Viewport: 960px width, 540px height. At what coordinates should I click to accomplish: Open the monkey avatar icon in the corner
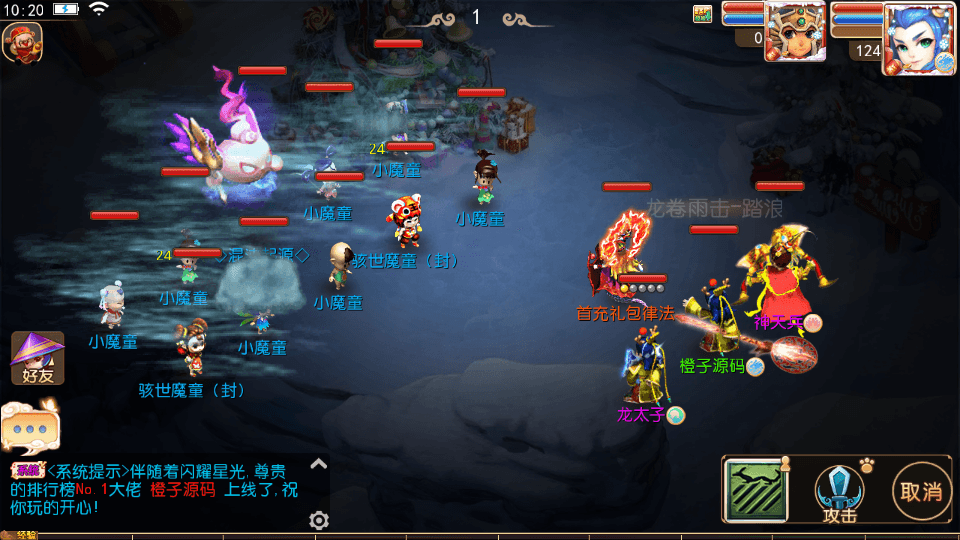pos(21,41)
